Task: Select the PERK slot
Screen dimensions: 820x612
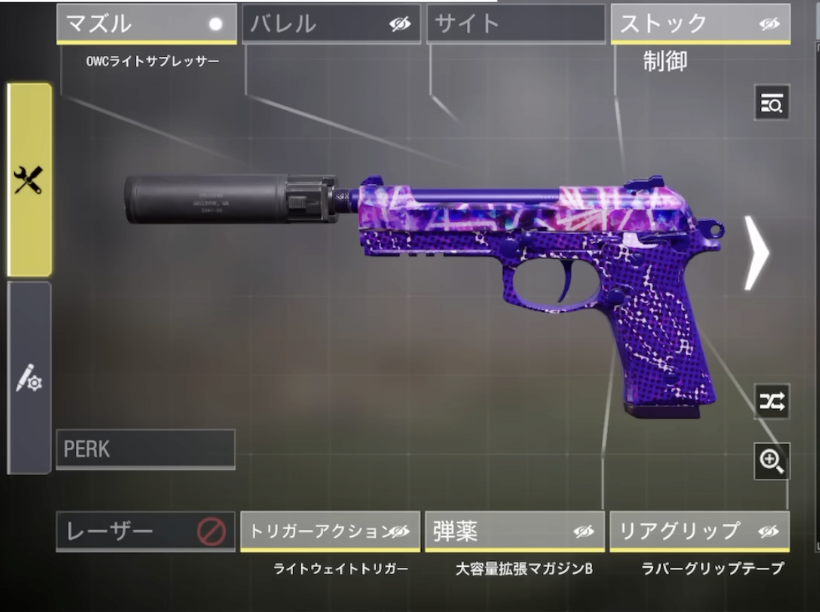Action: pos(146,449)
